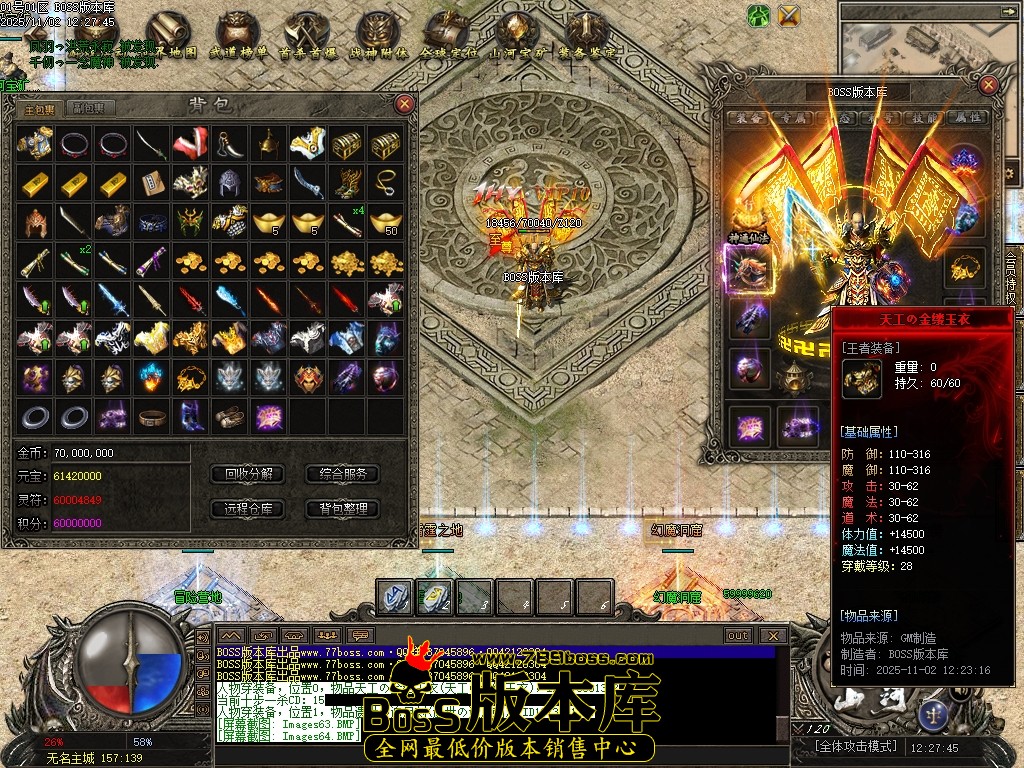Open the 综合服务 general services menu
The height and width of the screenshot is (768, 1024).
[342, 474]
